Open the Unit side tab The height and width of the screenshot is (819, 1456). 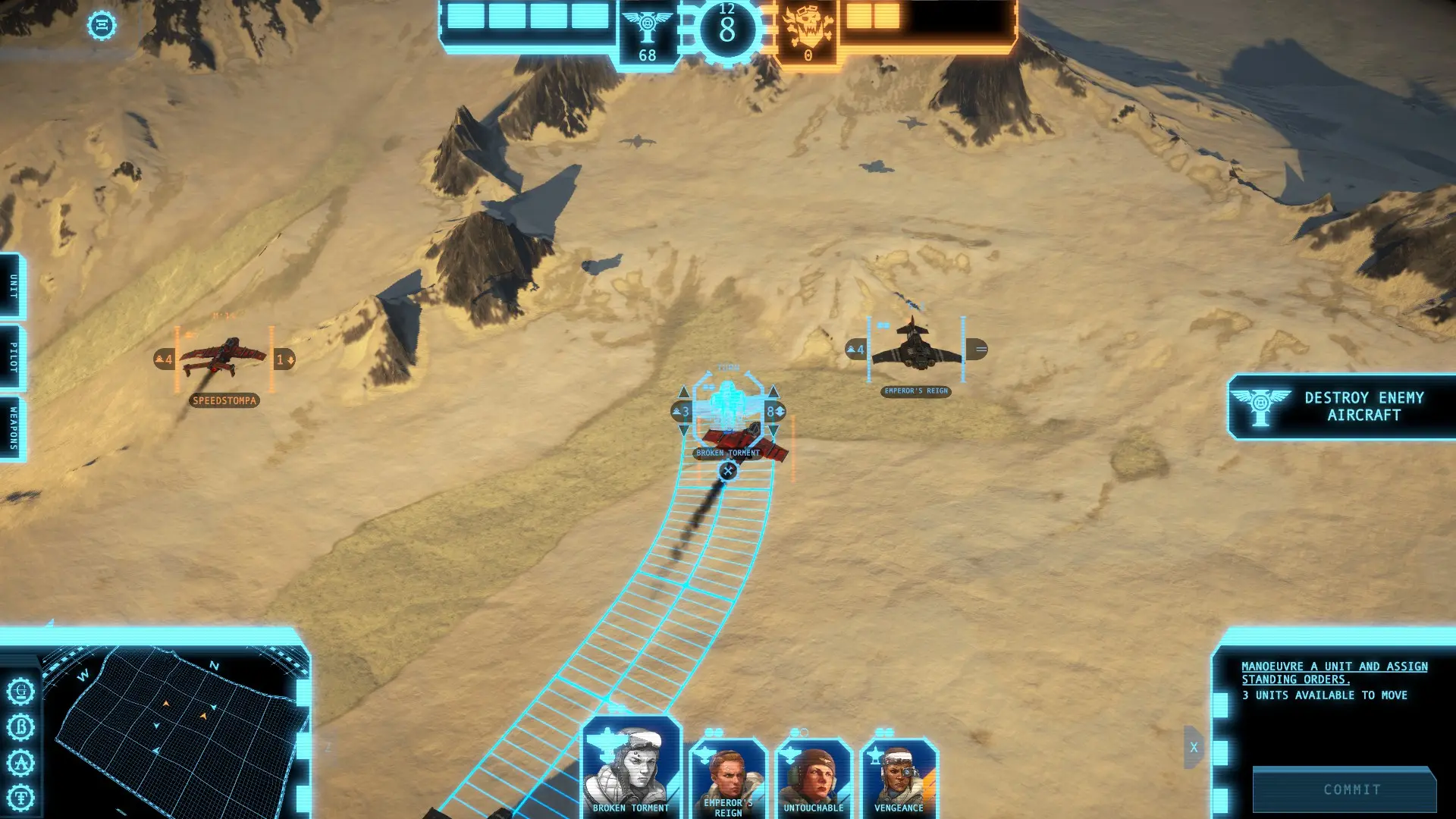pos(13,286)
